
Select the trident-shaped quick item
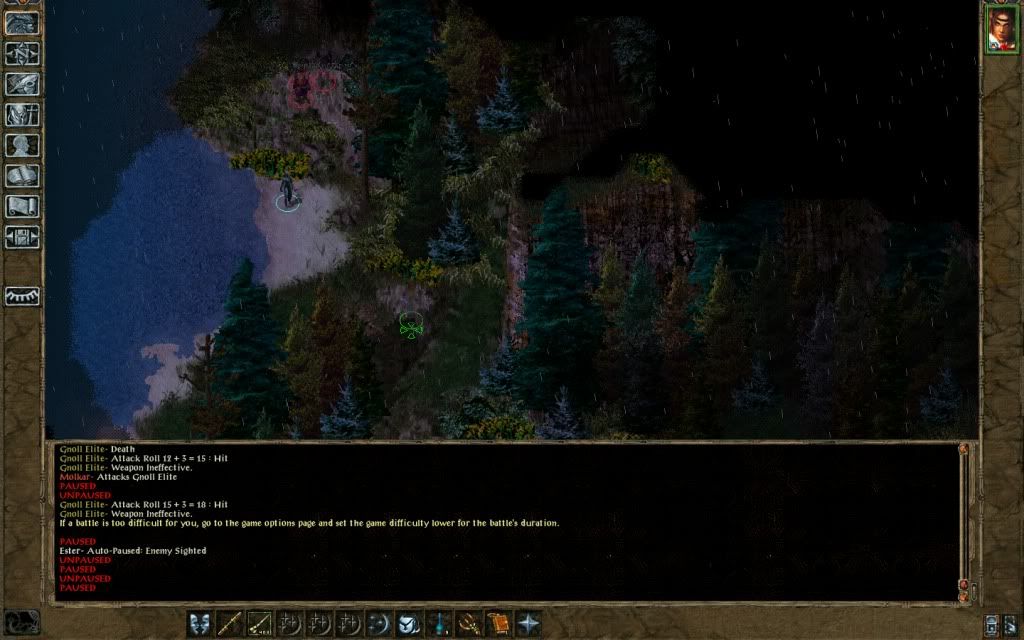tap(467, 622)
